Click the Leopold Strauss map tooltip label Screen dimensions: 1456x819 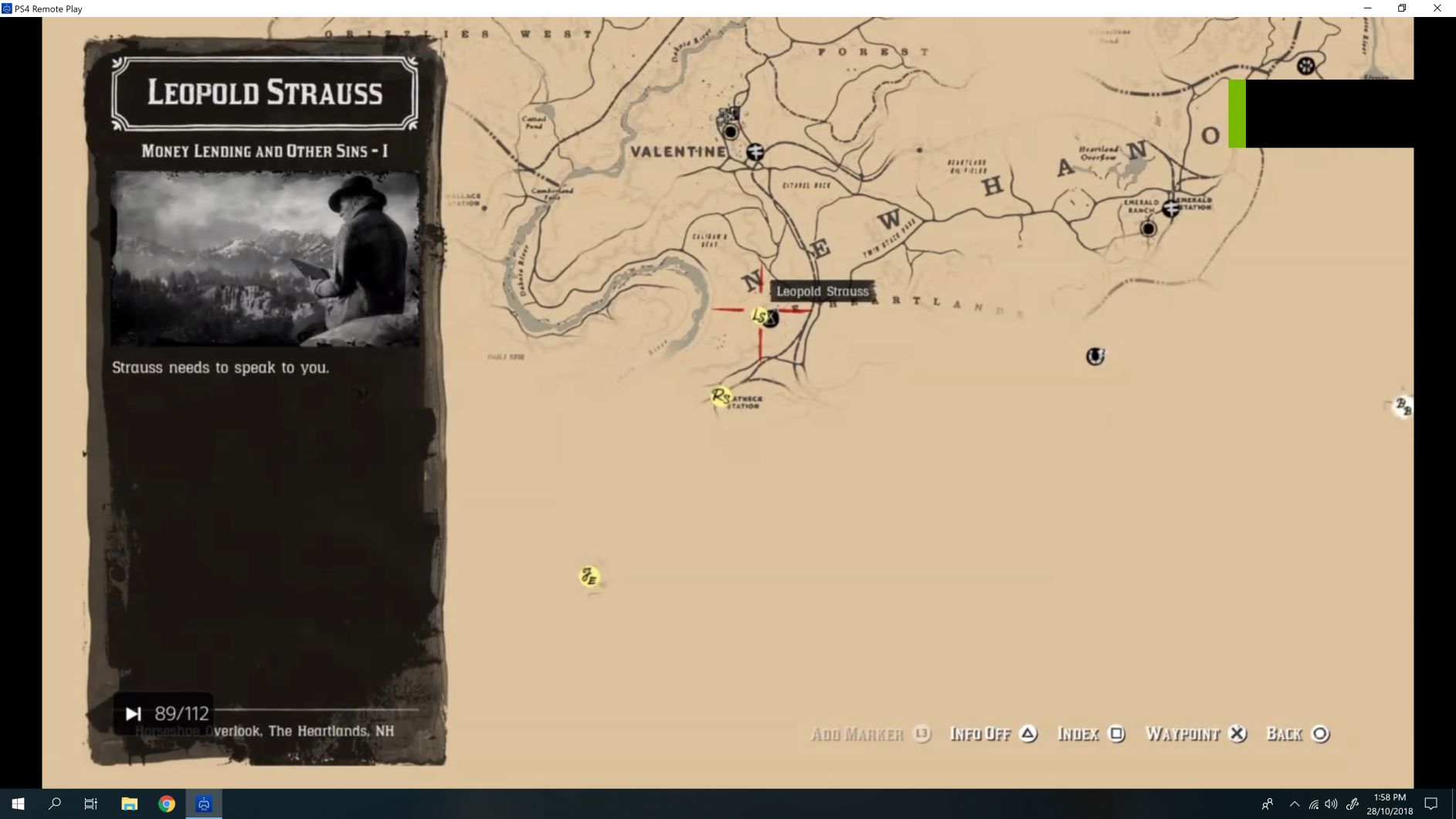click(x=823, y=291)
